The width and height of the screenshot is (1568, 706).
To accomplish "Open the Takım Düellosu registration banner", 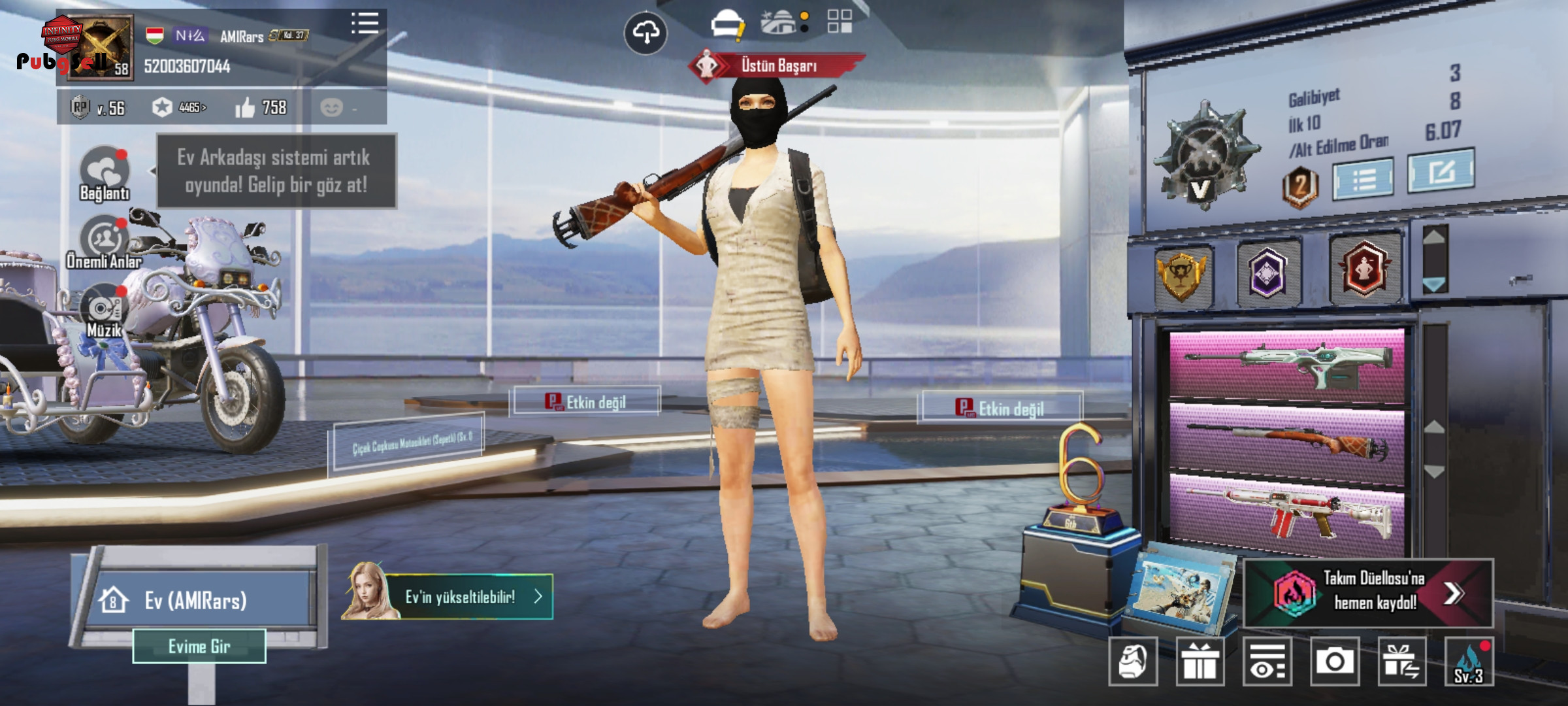I will point(1369,592).
